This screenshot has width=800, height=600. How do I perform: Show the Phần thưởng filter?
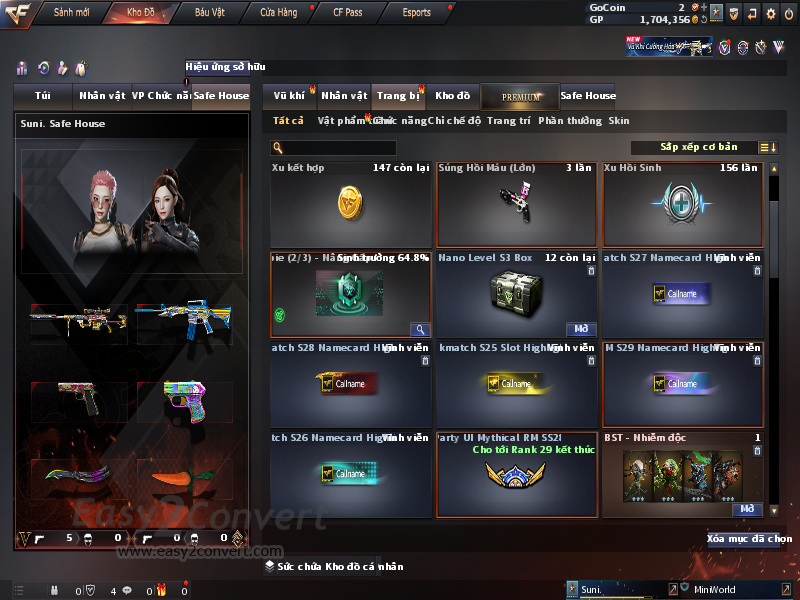[570, 121]
